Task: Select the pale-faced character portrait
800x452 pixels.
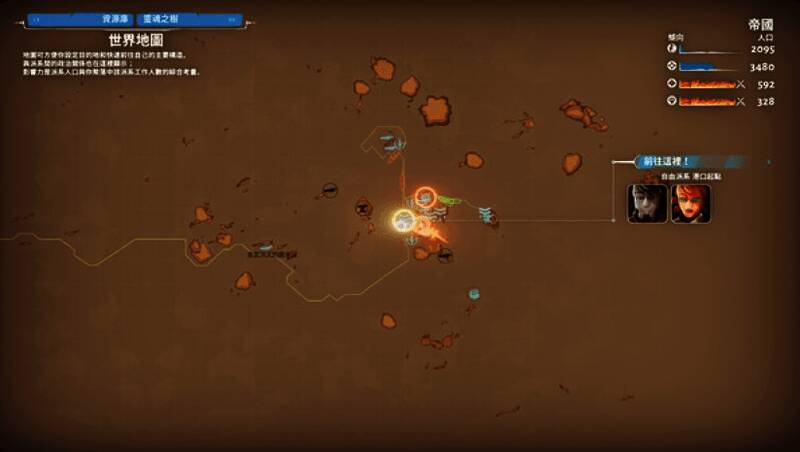Action: (x=645, y=203)
